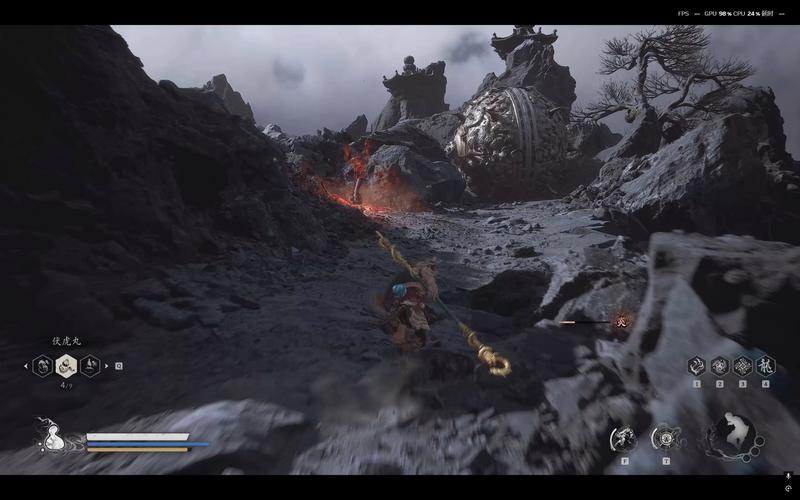
Task: Activate the spell icon labeled 1
Action: point(697,365)
